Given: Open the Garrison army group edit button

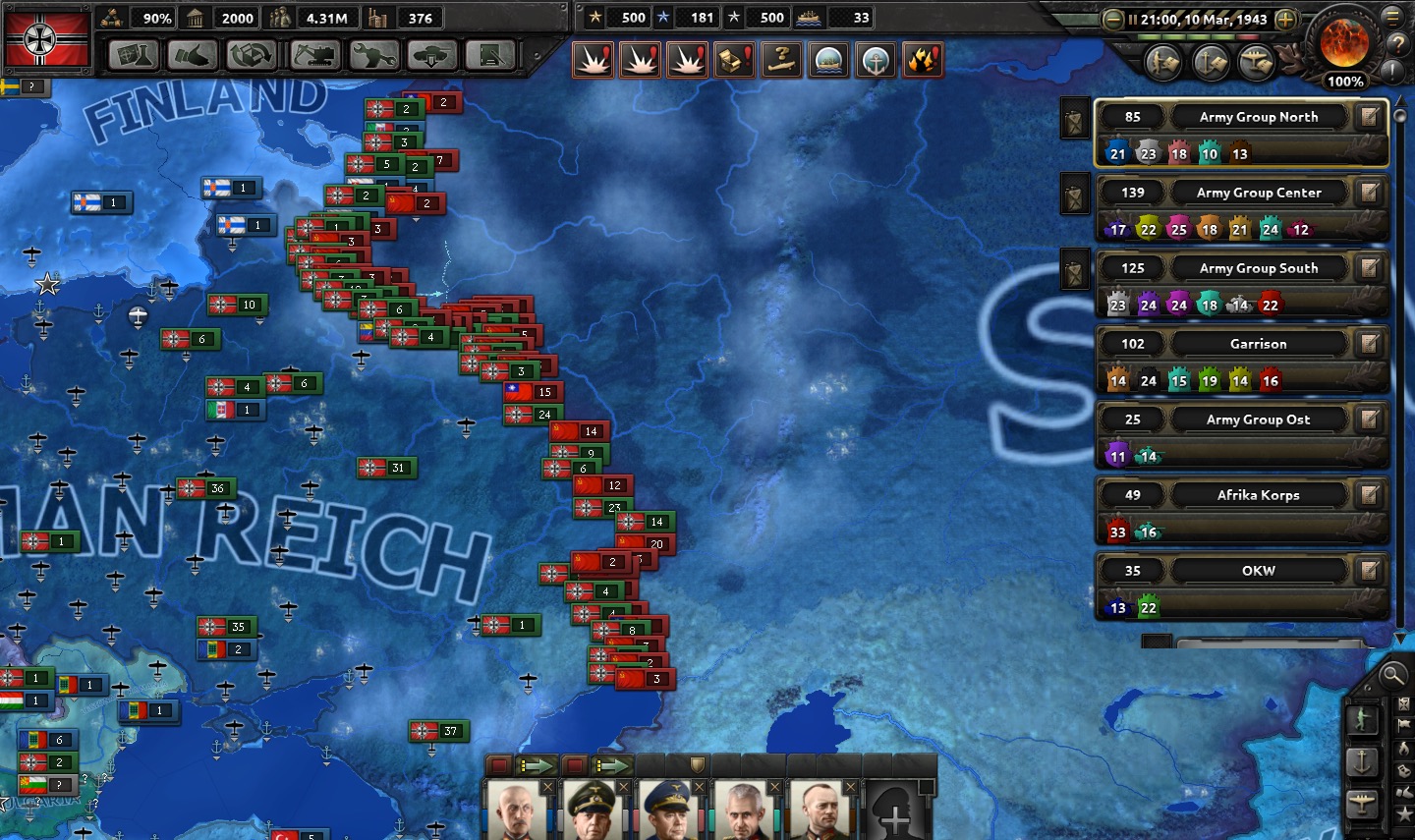Looking at the screenshot, I should (x=1369, y=344).
